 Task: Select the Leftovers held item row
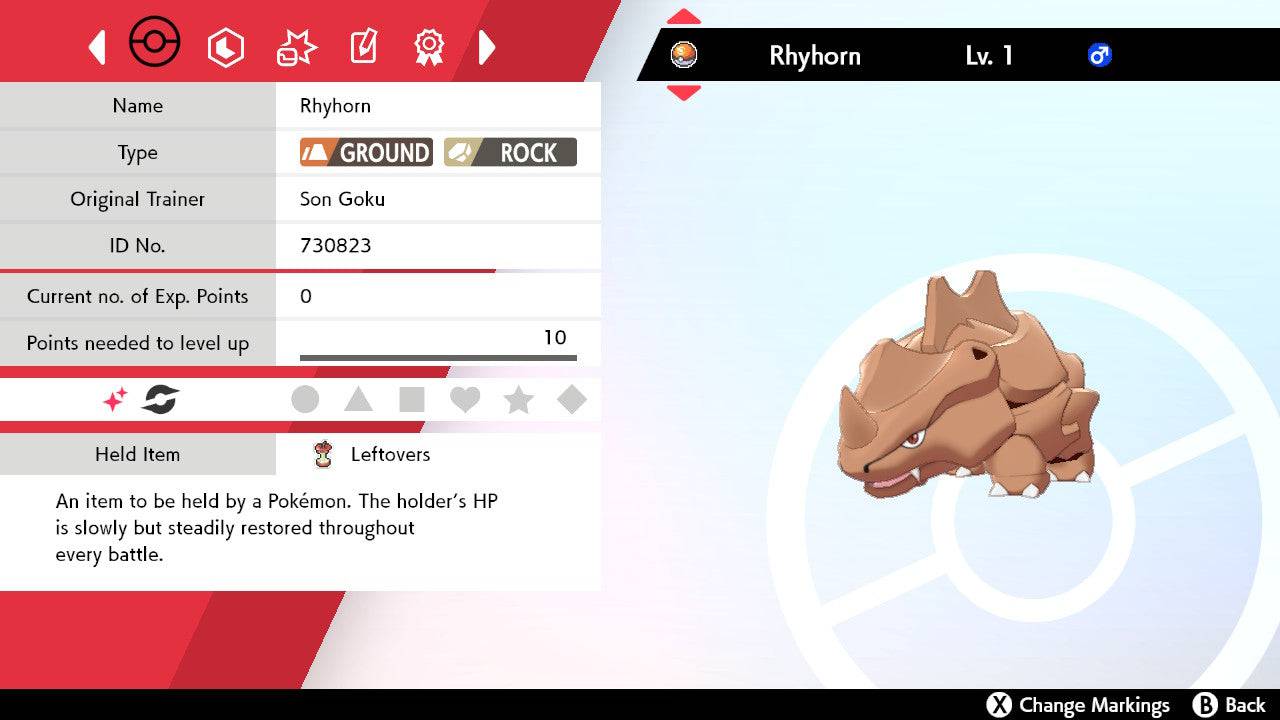(x=390, y=454)
